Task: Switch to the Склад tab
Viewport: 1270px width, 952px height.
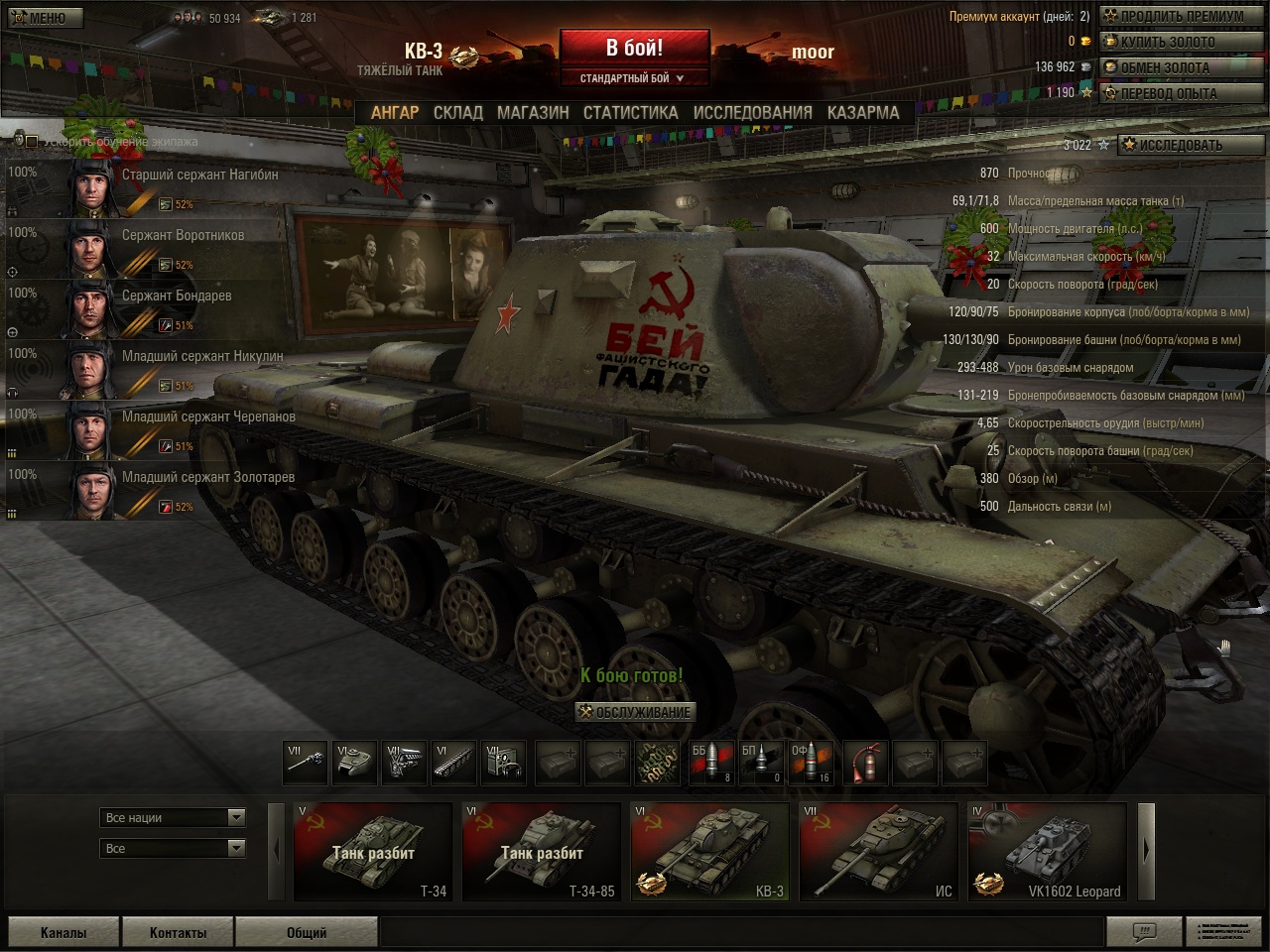Action: tap(457, 113)
